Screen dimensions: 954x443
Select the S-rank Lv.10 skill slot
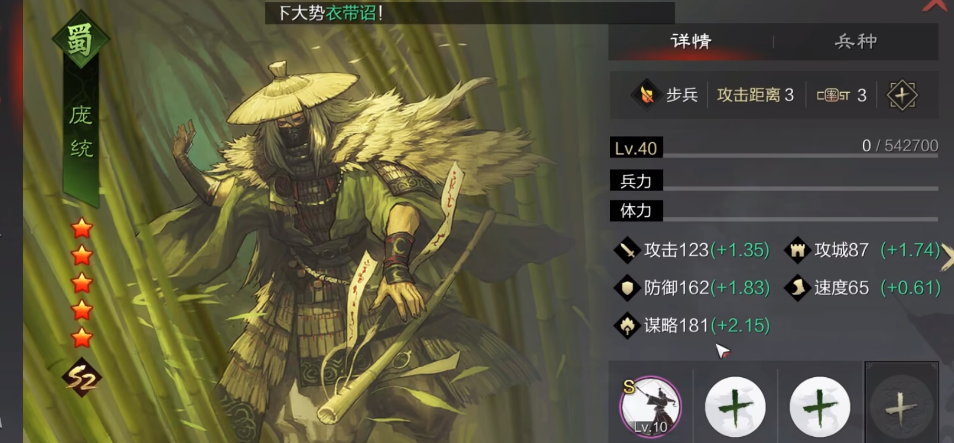(x=650, y=405)
